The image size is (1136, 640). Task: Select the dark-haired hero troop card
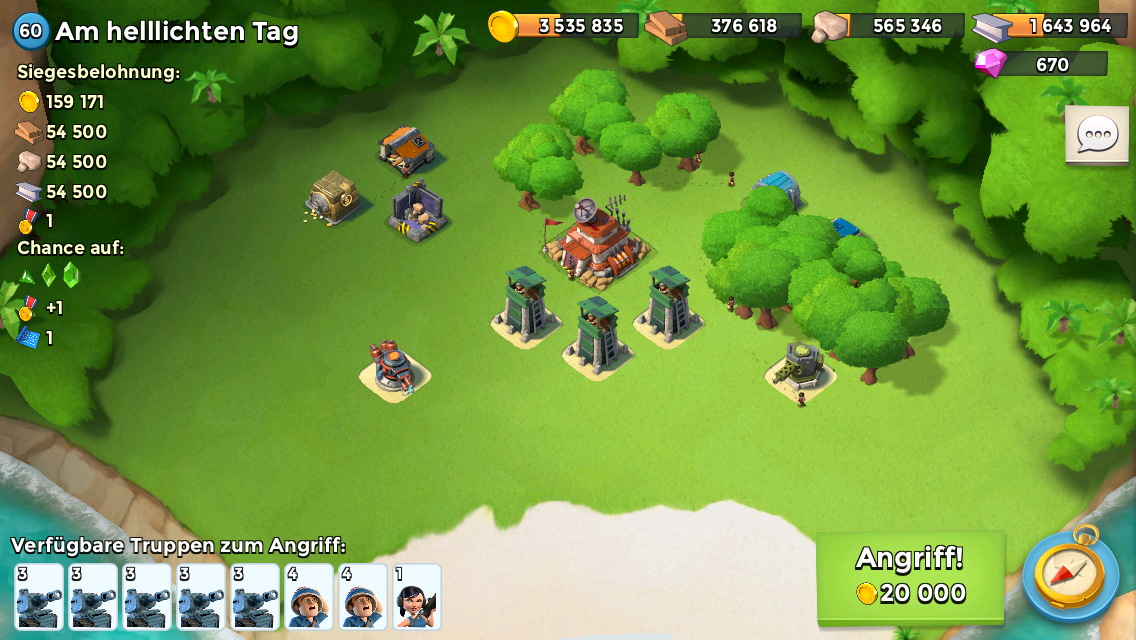click(417, 597)
